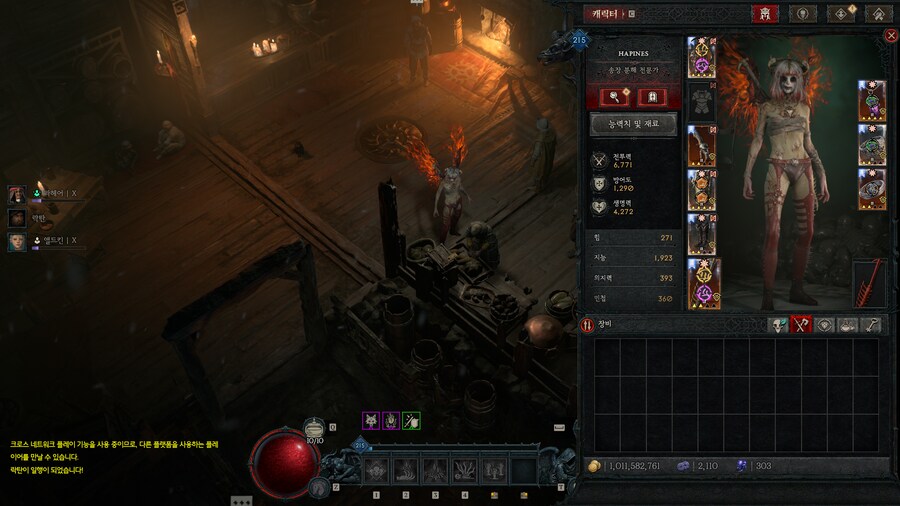Image resolution: width=900 pixels, height=506 pixels.
Task: Open the key inventory tab
Action: click(872, 325)
